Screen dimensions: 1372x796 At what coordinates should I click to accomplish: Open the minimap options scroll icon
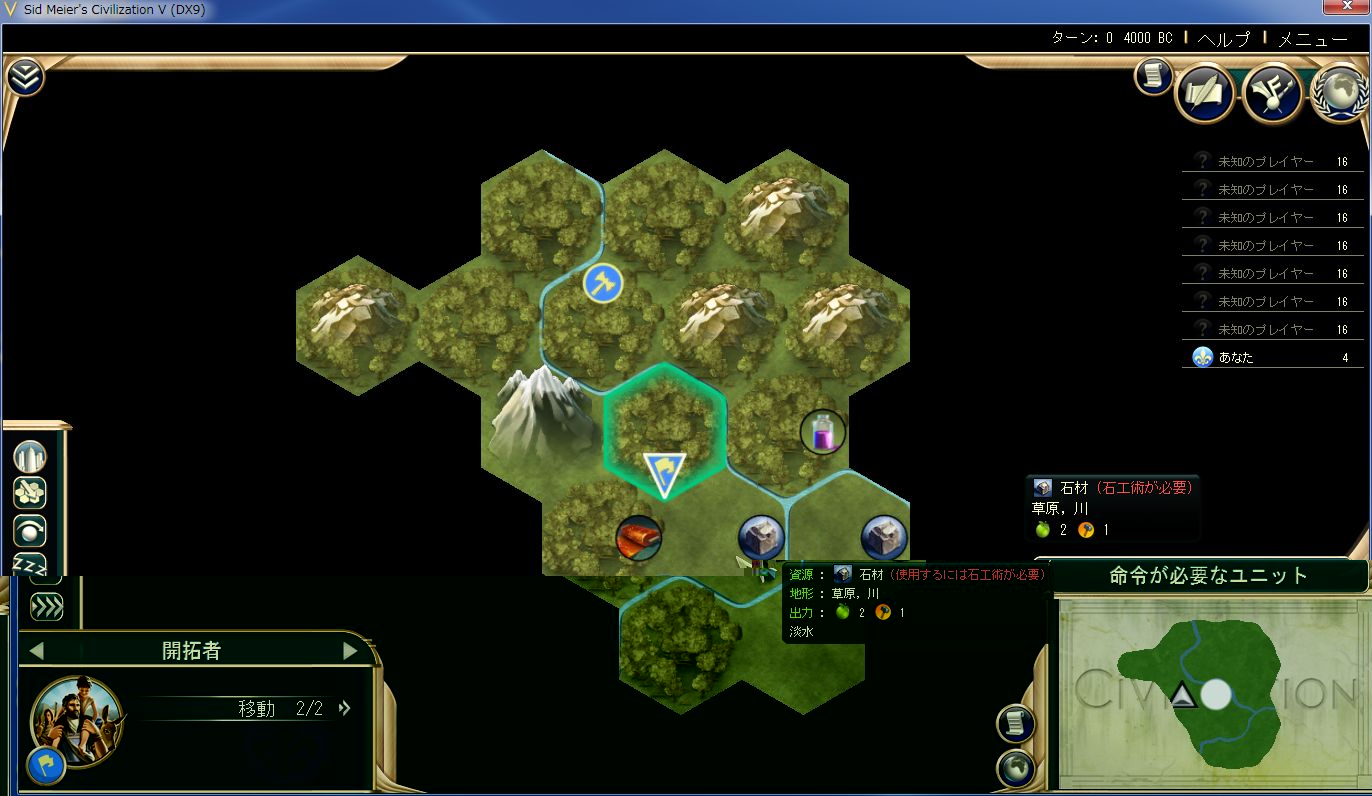tap(1015, 723)
